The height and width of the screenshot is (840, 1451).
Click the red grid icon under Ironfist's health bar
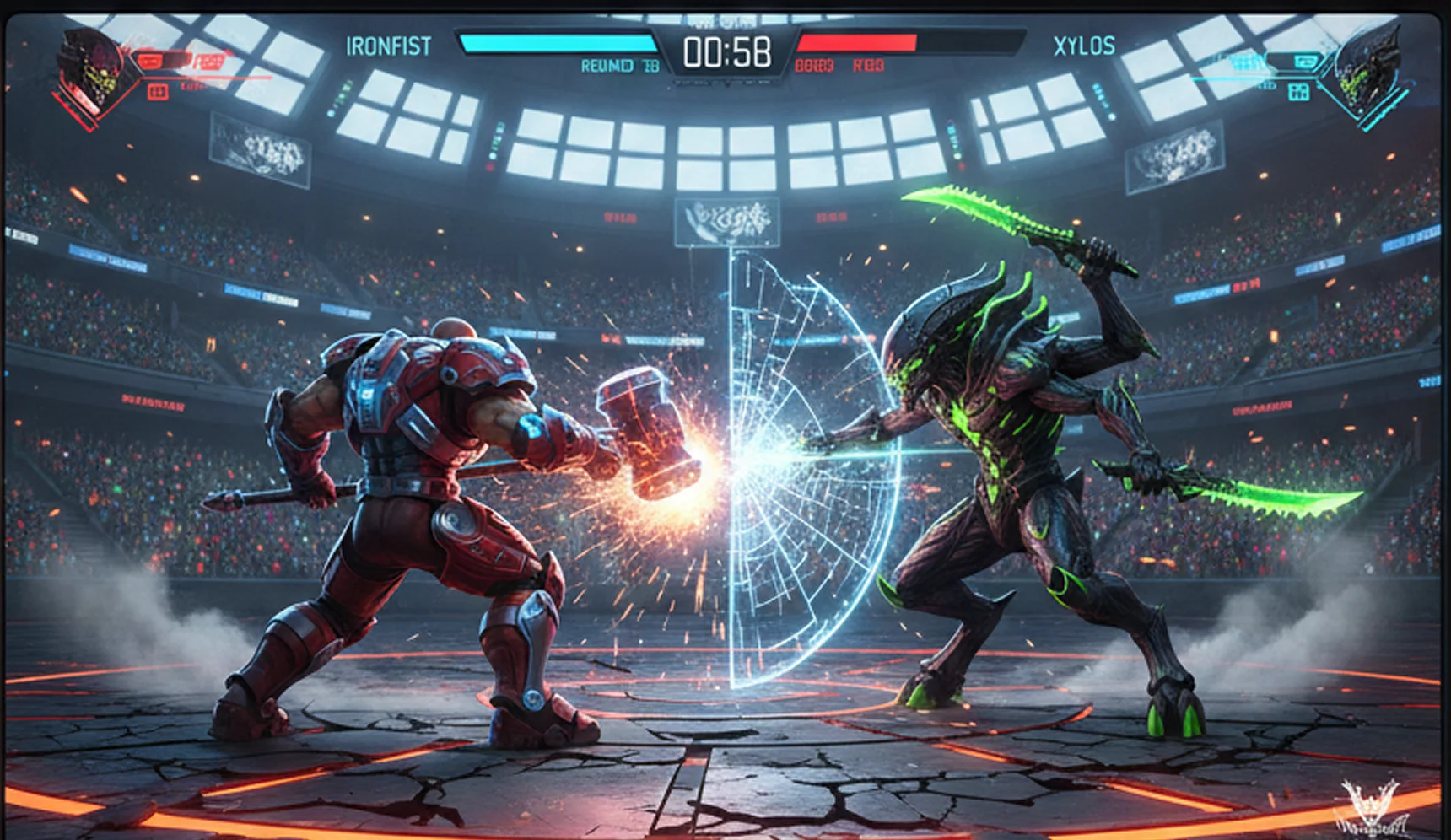click(158, 92)
